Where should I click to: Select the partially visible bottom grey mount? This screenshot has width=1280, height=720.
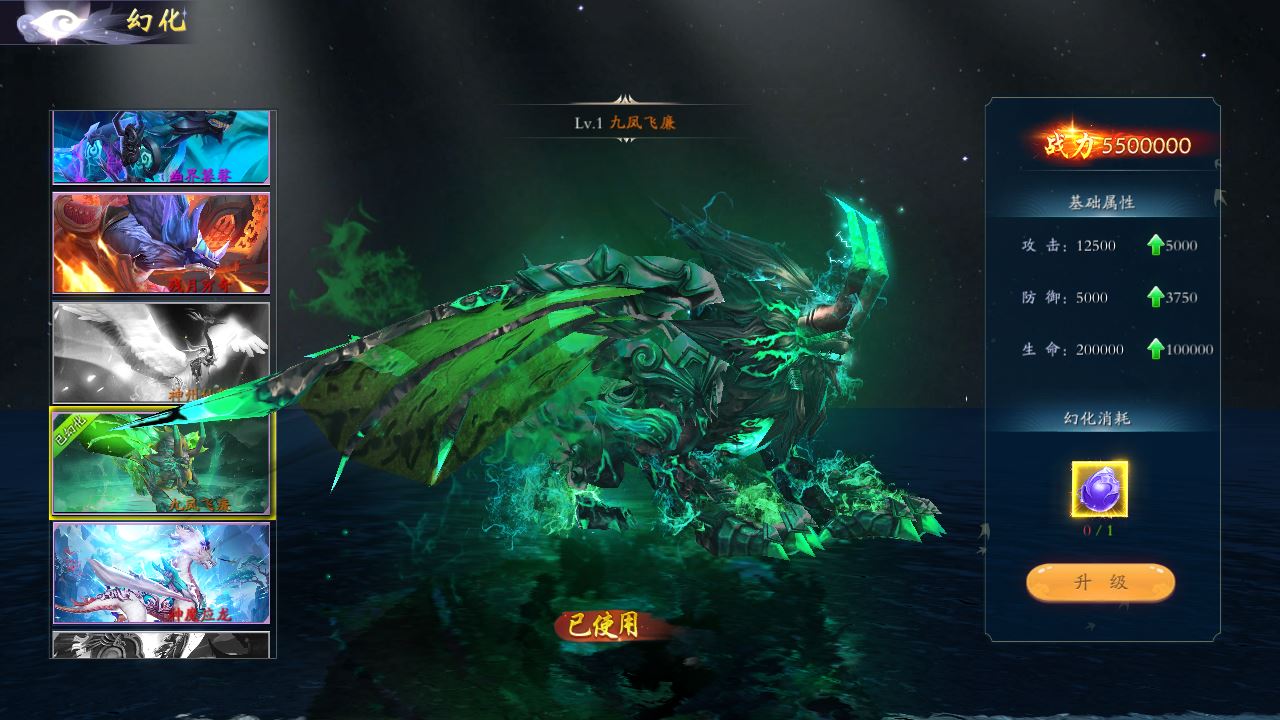click(x=161, y=645)
